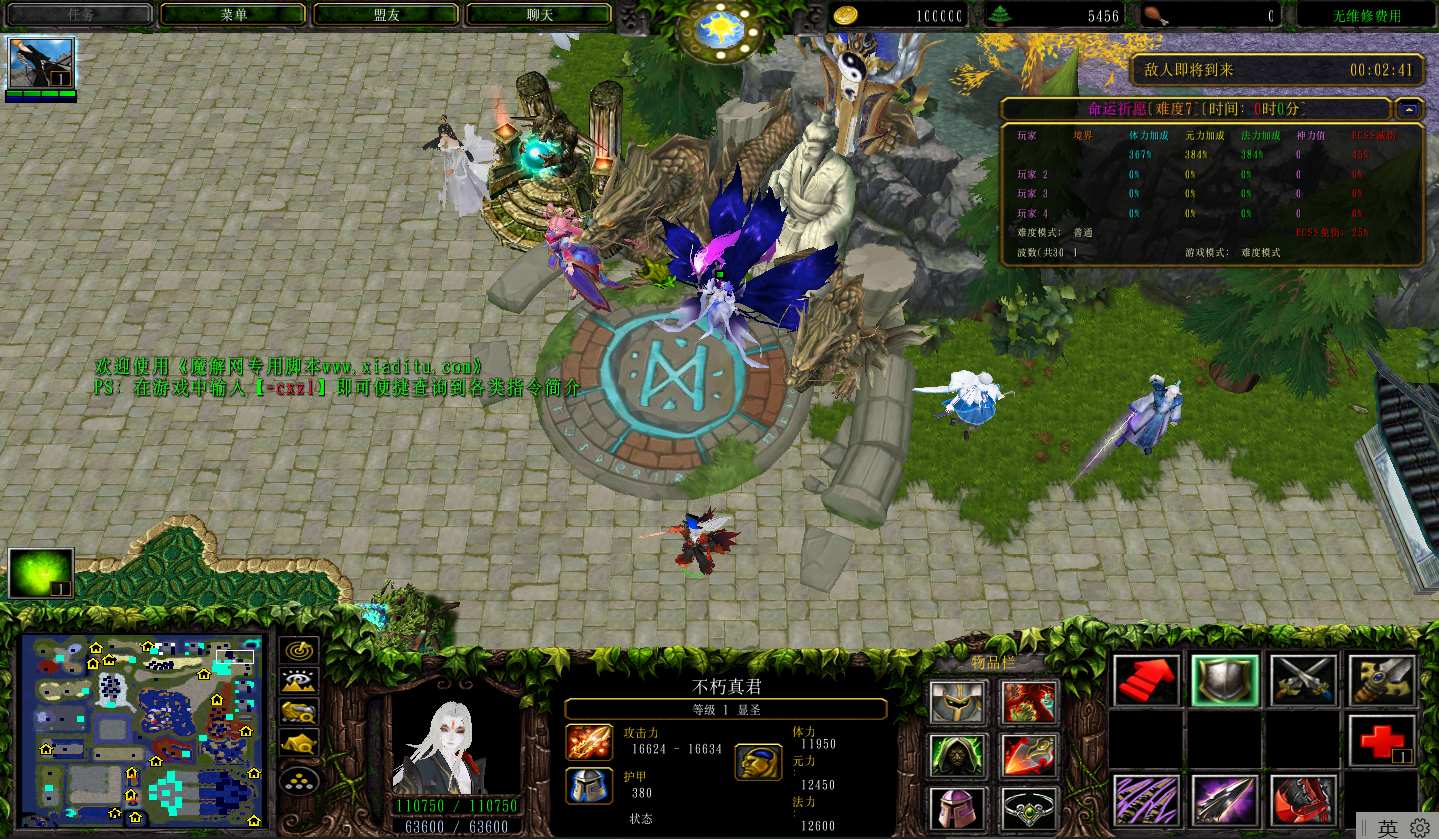Select the crossed swords Attack command
Viewport: 1439px width, 839px height.
[x=1303, y=680]
